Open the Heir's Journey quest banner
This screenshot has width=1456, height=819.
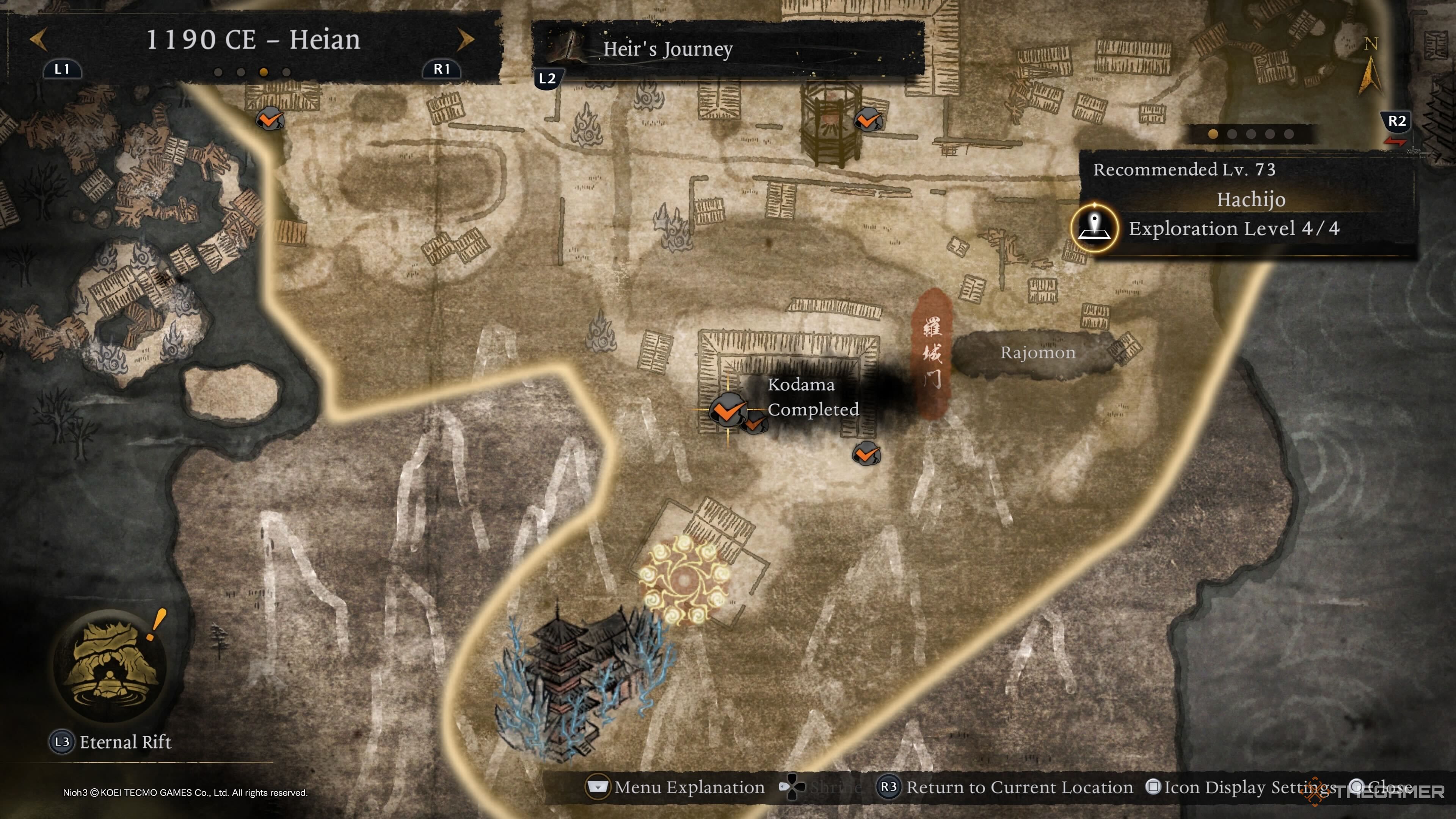(x=728, y=49)
